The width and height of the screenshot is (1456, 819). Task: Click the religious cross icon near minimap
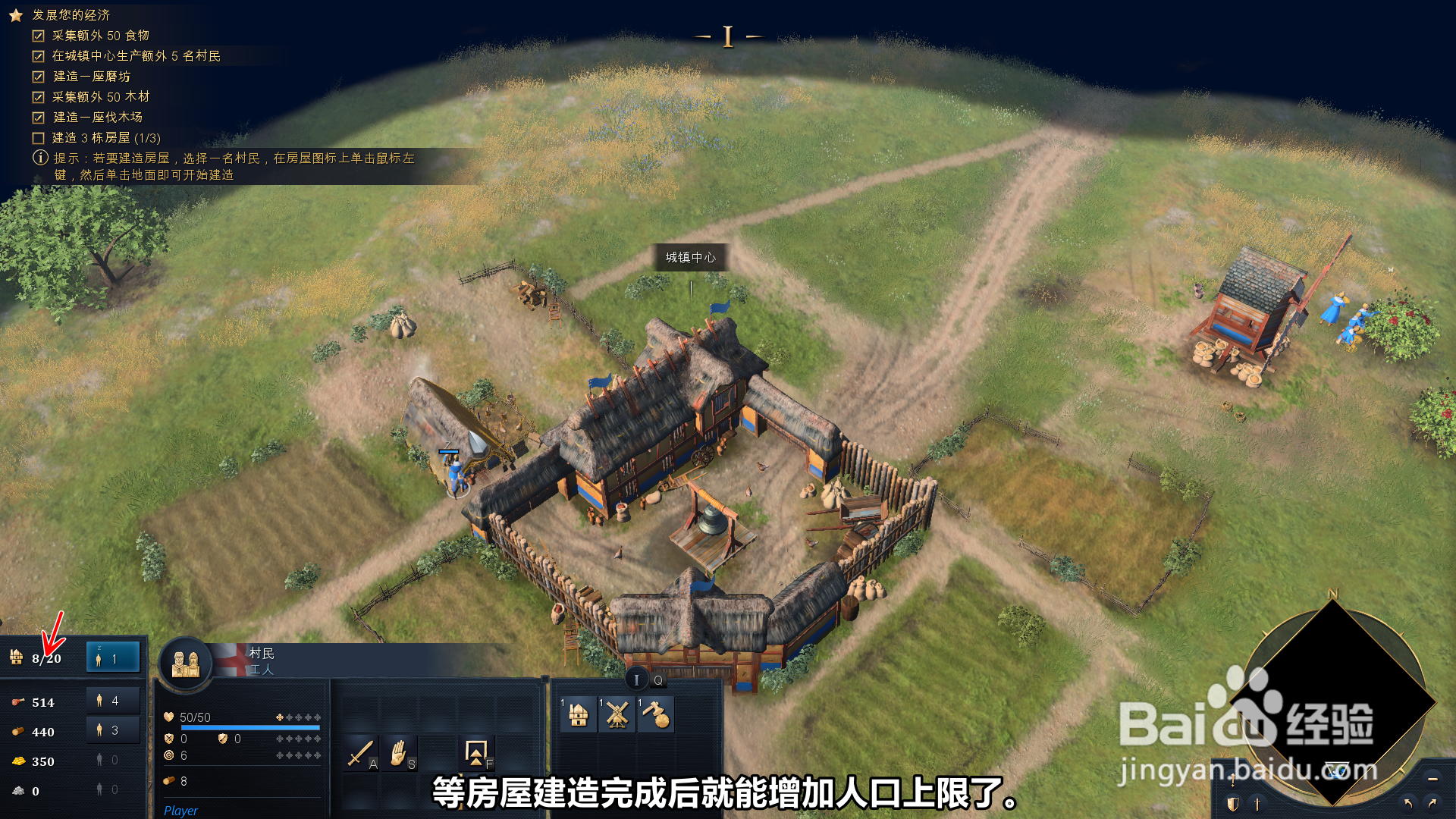tap(1257, 805)
